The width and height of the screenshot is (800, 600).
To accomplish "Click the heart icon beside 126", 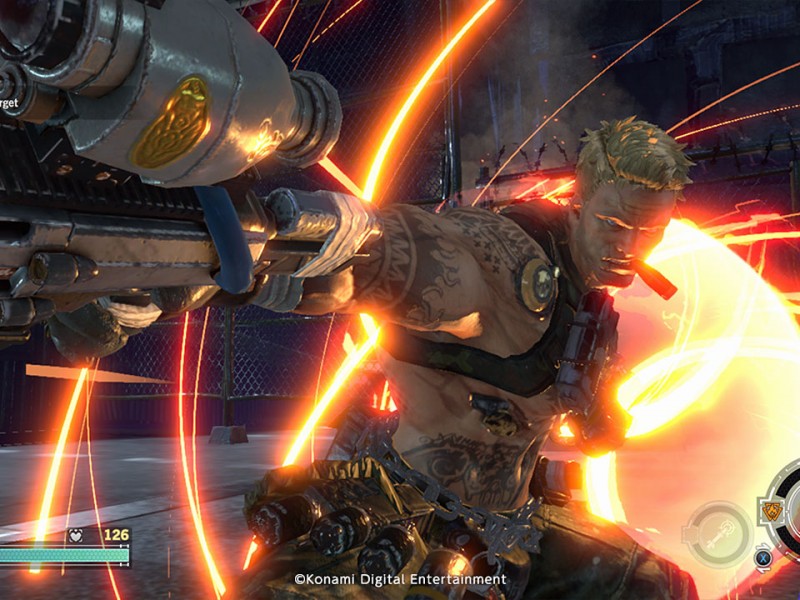I will (x=74, y=535).
